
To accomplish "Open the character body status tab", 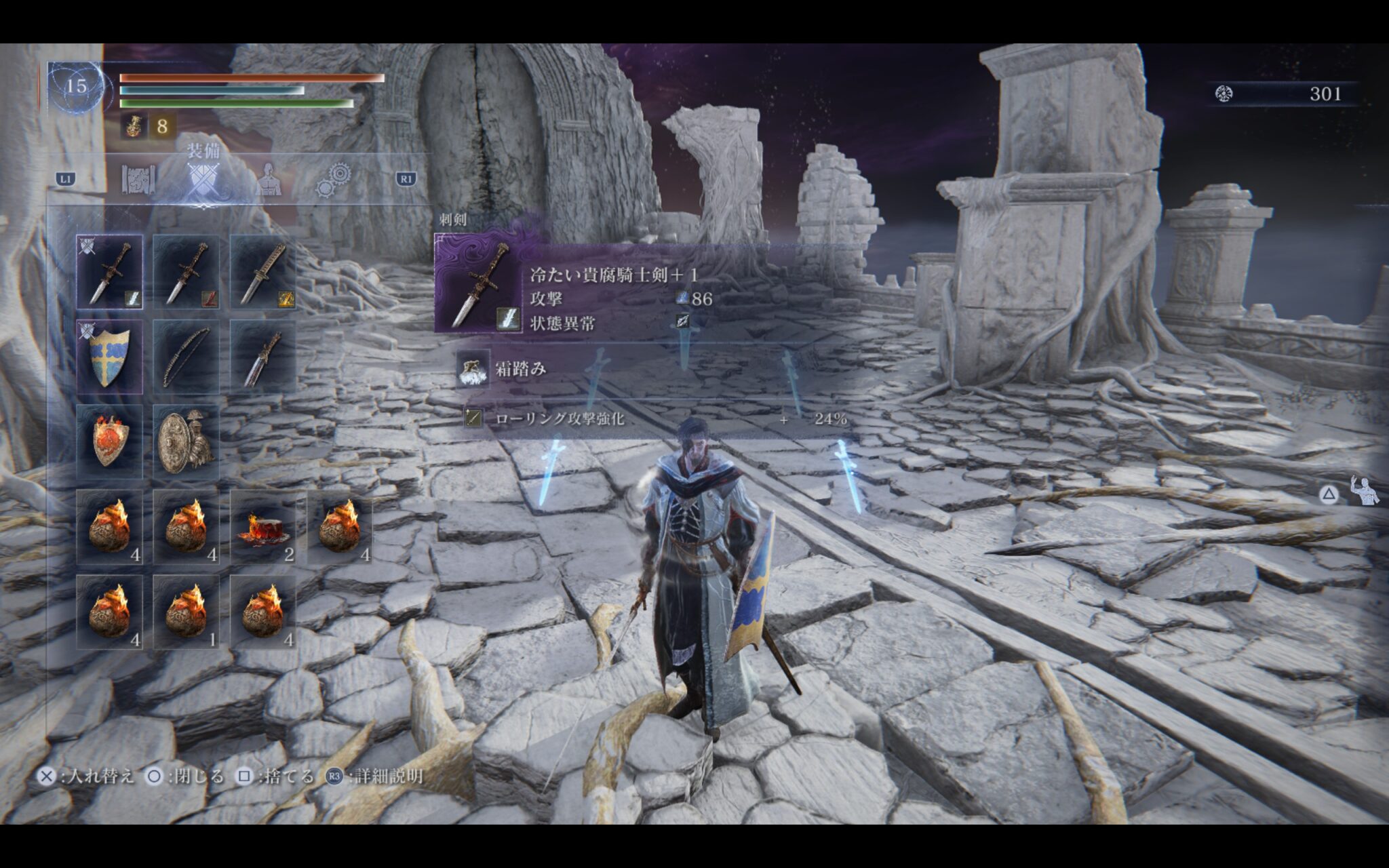I will click(269, 180).
